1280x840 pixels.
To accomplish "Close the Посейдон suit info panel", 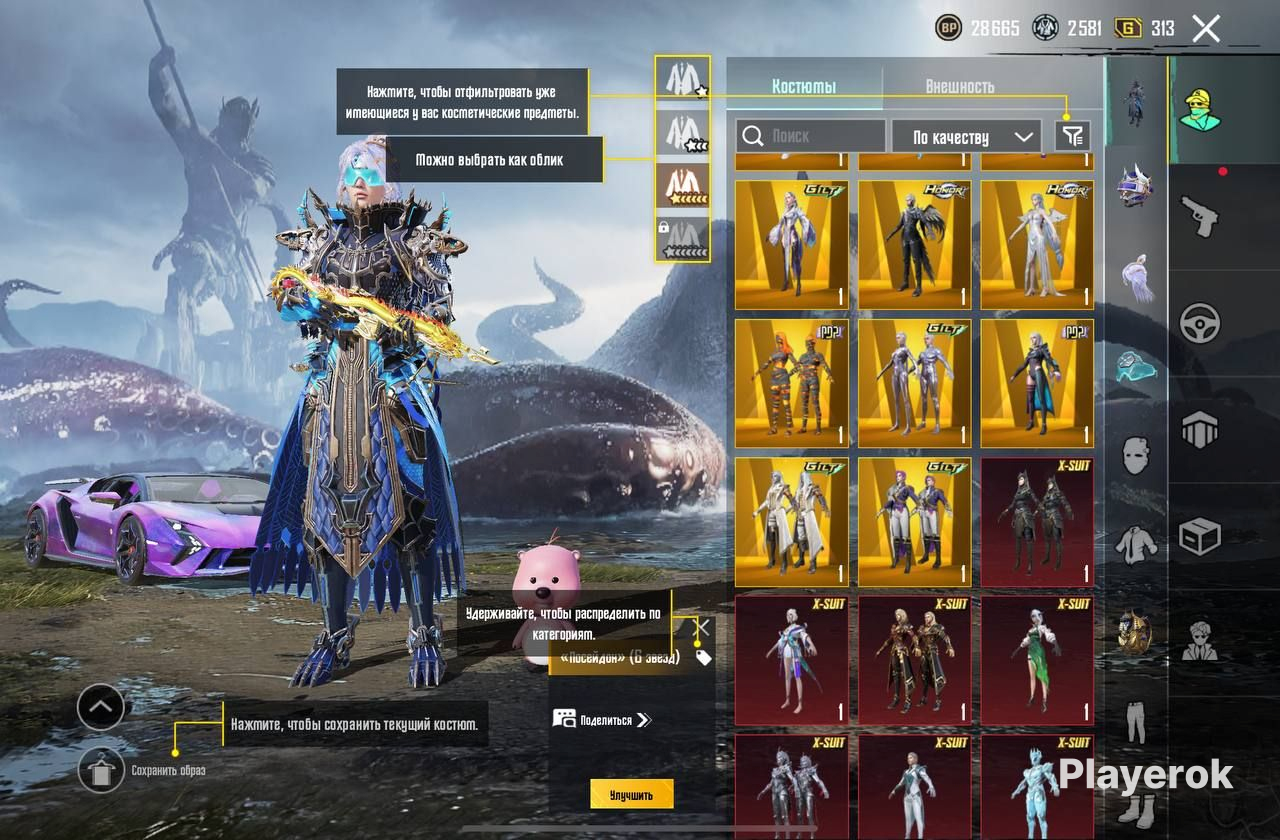I will (703, 627).
